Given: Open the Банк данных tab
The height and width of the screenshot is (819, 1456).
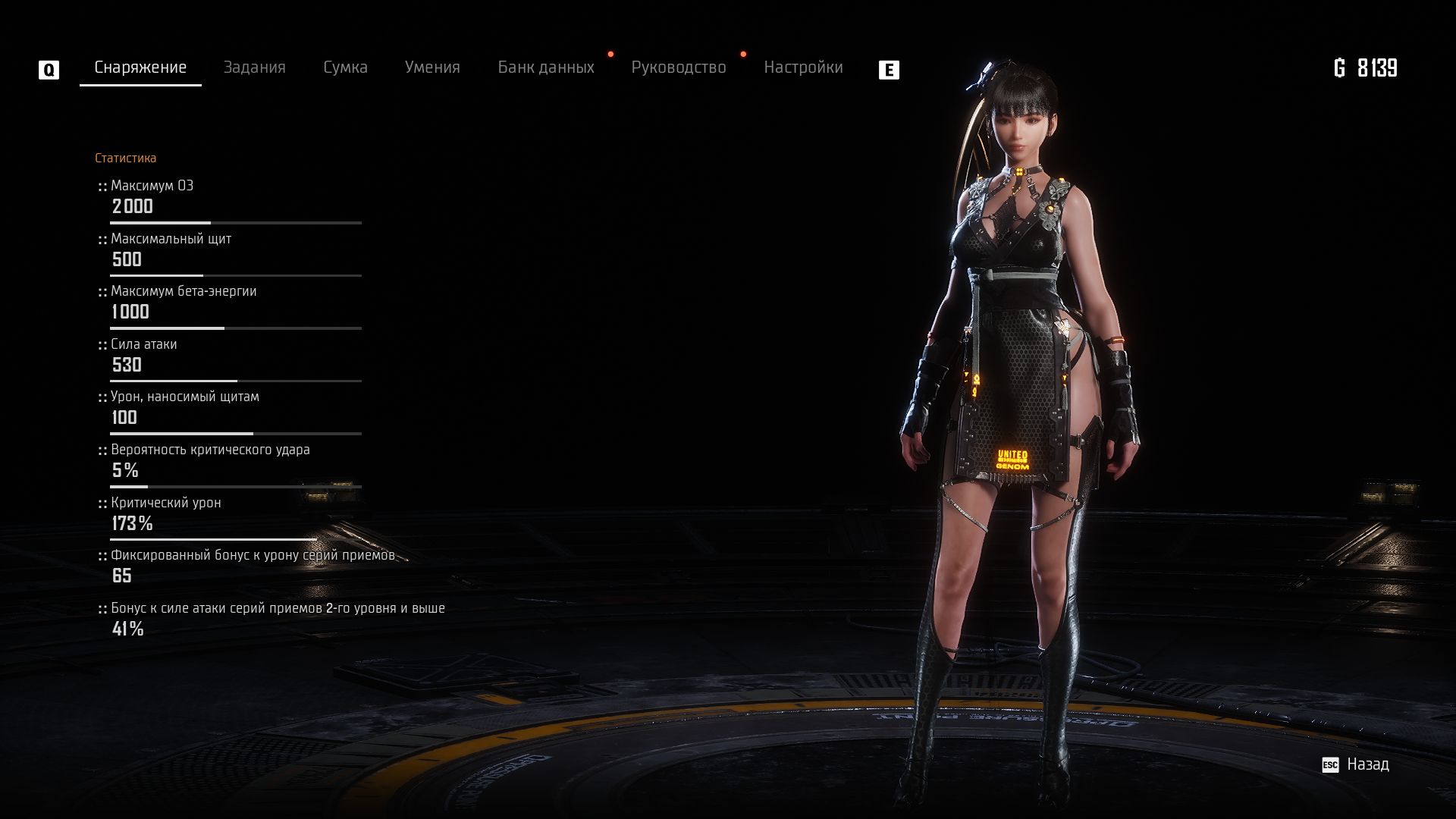Looking at the screenshot, I should coord(546,67).
